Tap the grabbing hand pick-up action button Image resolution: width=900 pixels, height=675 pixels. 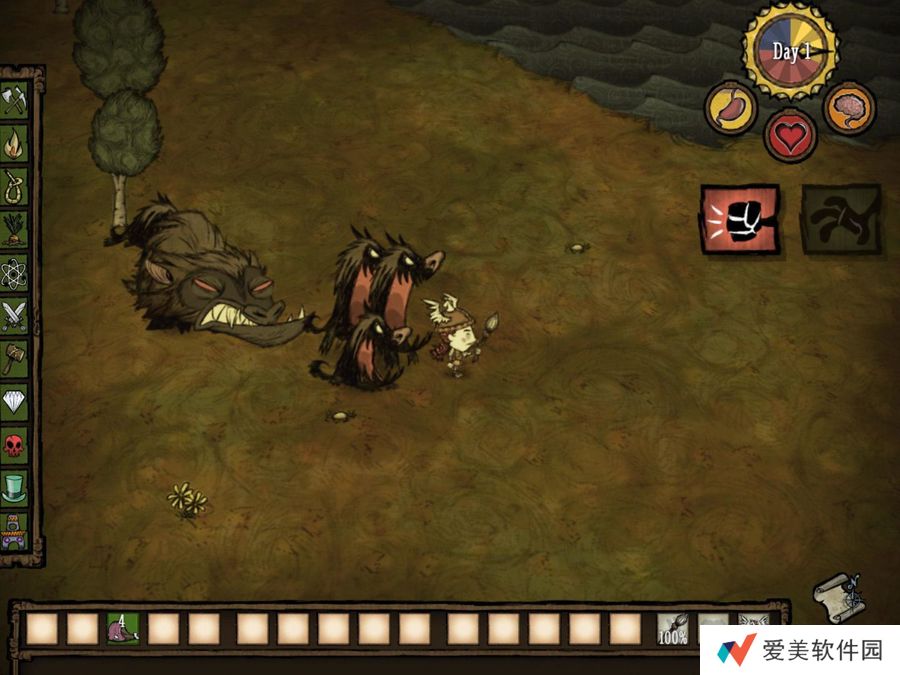[x=841, y=218]
